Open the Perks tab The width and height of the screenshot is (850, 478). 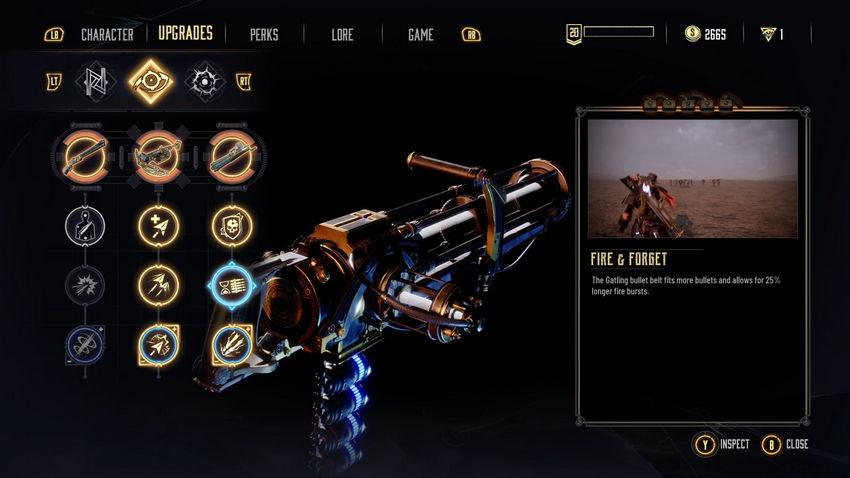coord(264,35)
